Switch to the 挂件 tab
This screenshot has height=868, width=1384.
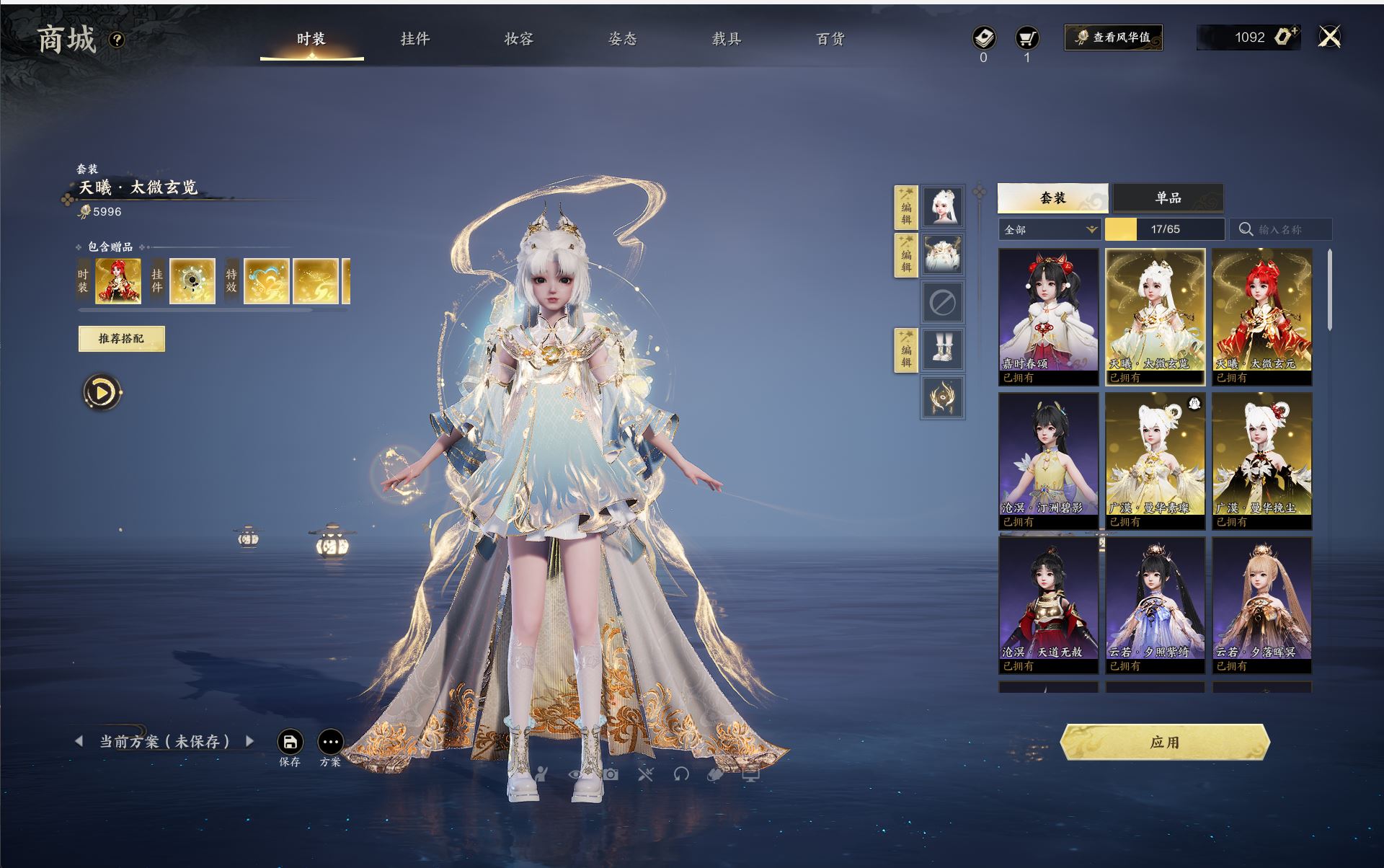click(x=414, y=39)
